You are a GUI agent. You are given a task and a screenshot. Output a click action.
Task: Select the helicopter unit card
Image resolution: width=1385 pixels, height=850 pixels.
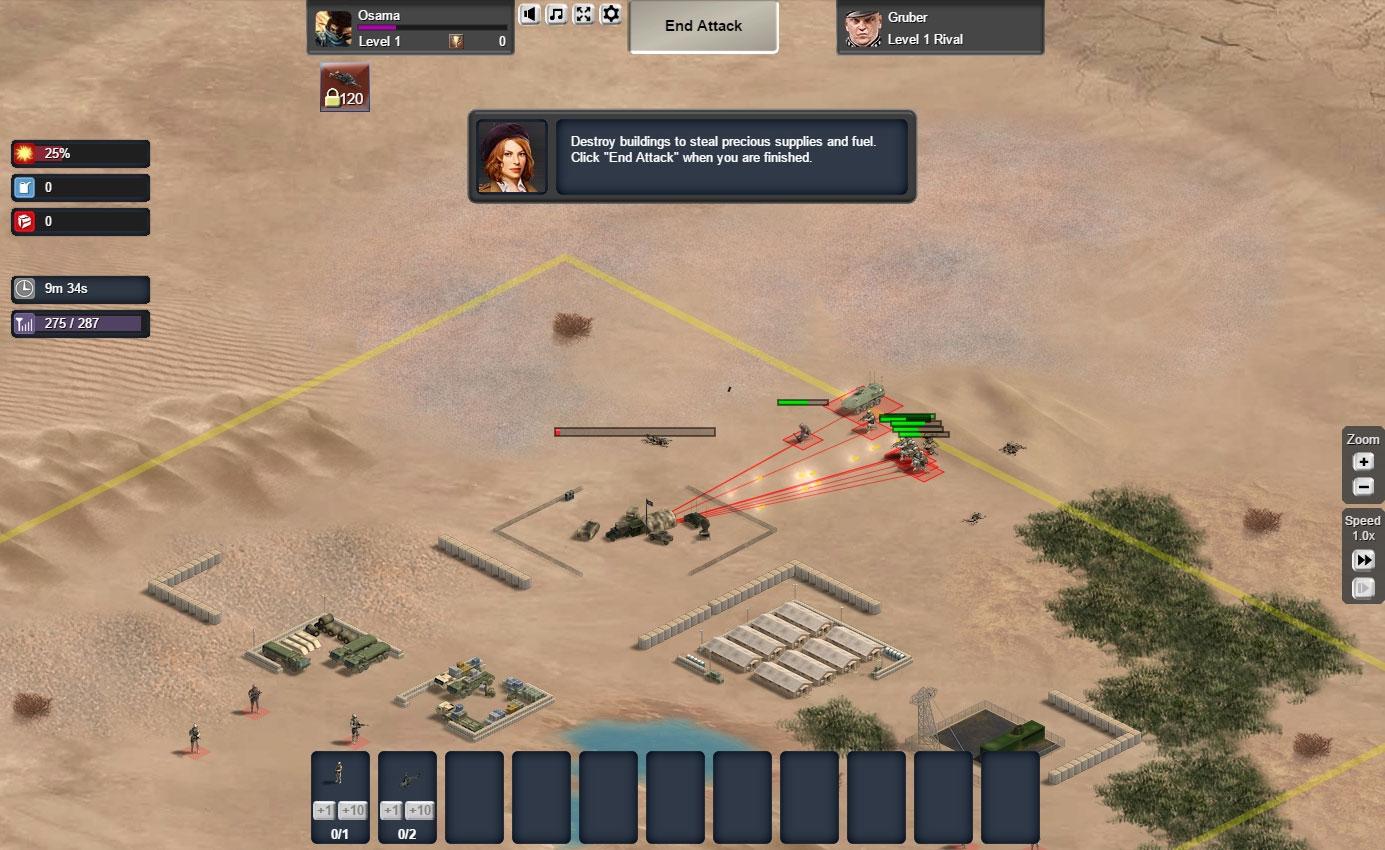[x=407, y=776]
